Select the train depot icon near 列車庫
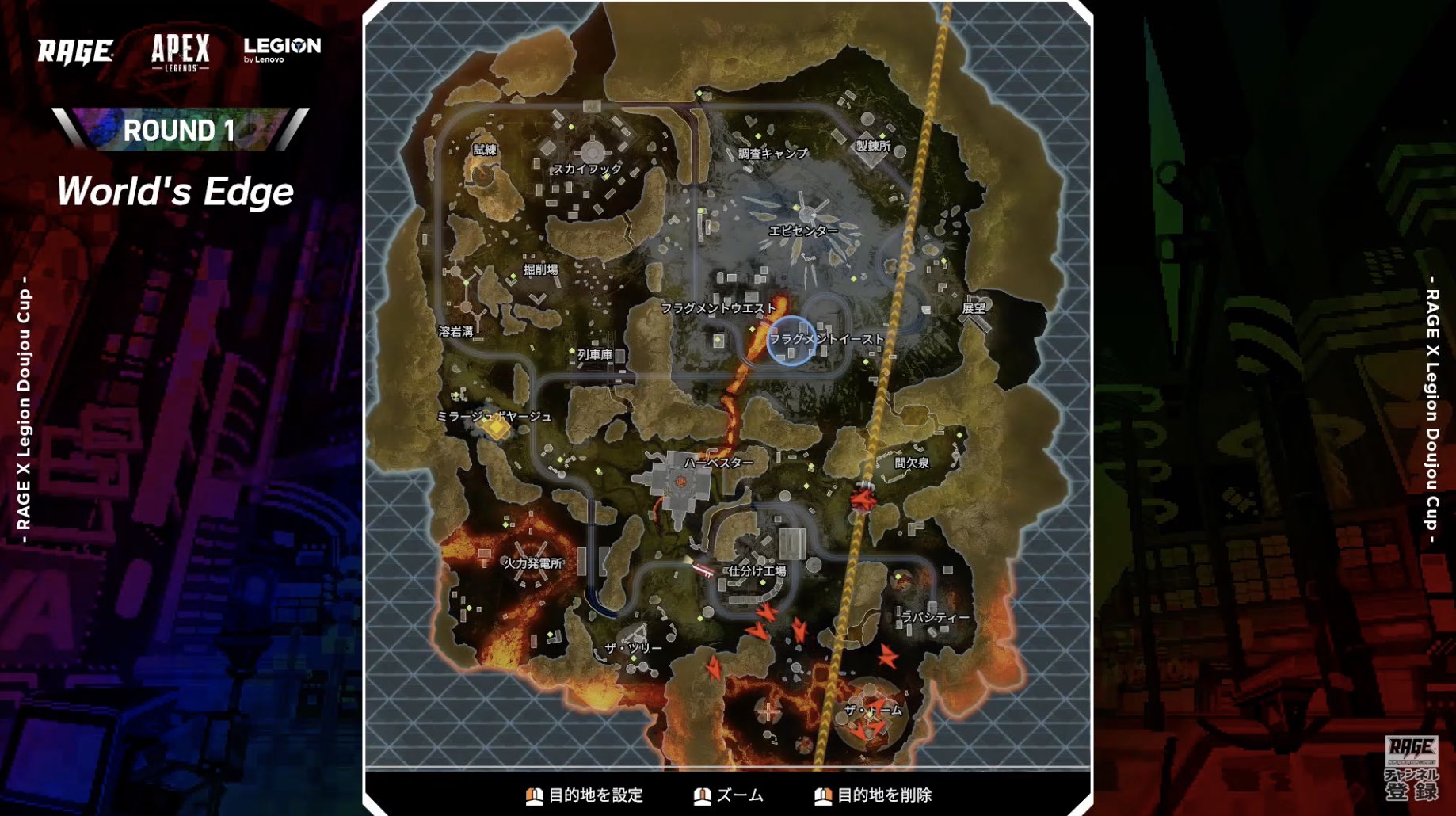1456x816 pixels. (x=573, y=350)
